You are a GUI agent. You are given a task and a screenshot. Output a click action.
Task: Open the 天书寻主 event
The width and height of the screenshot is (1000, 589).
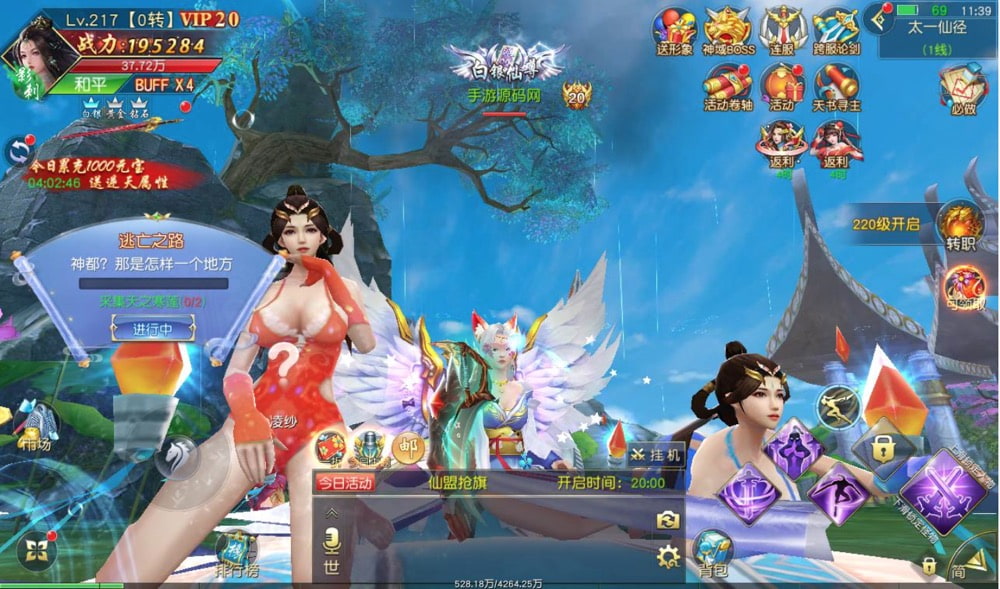click(x=835, y=87)
